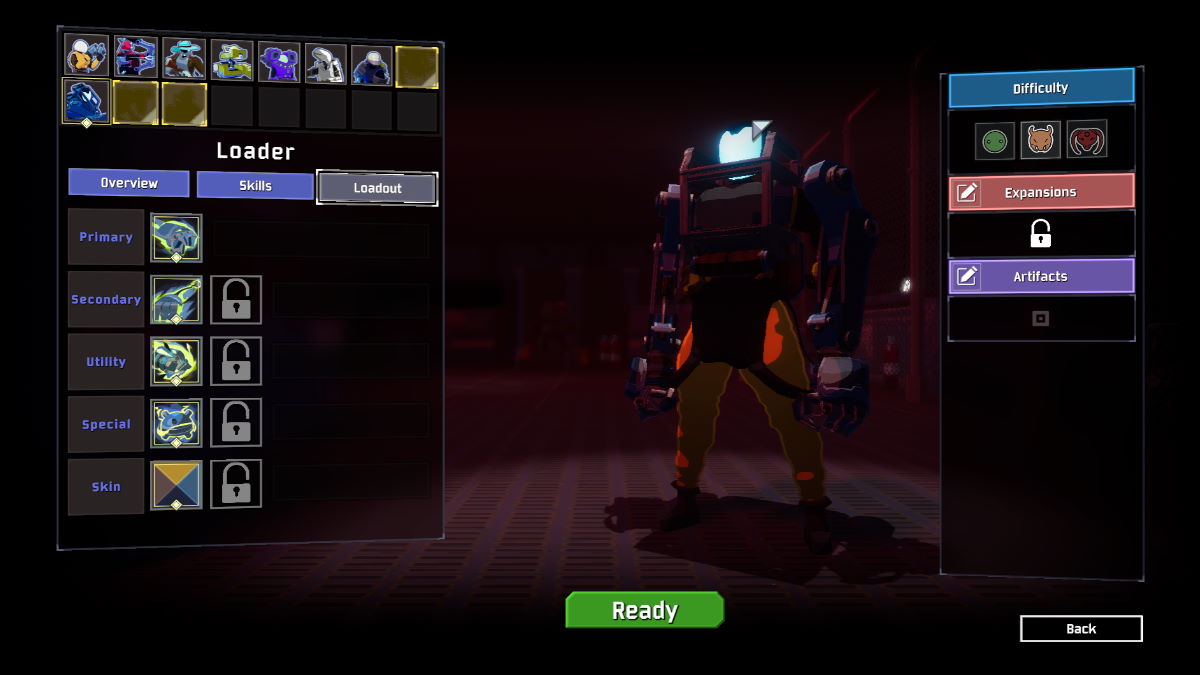Start the run with the Ready button
The height and width of the screenshot is (675, 1200).
644,610
